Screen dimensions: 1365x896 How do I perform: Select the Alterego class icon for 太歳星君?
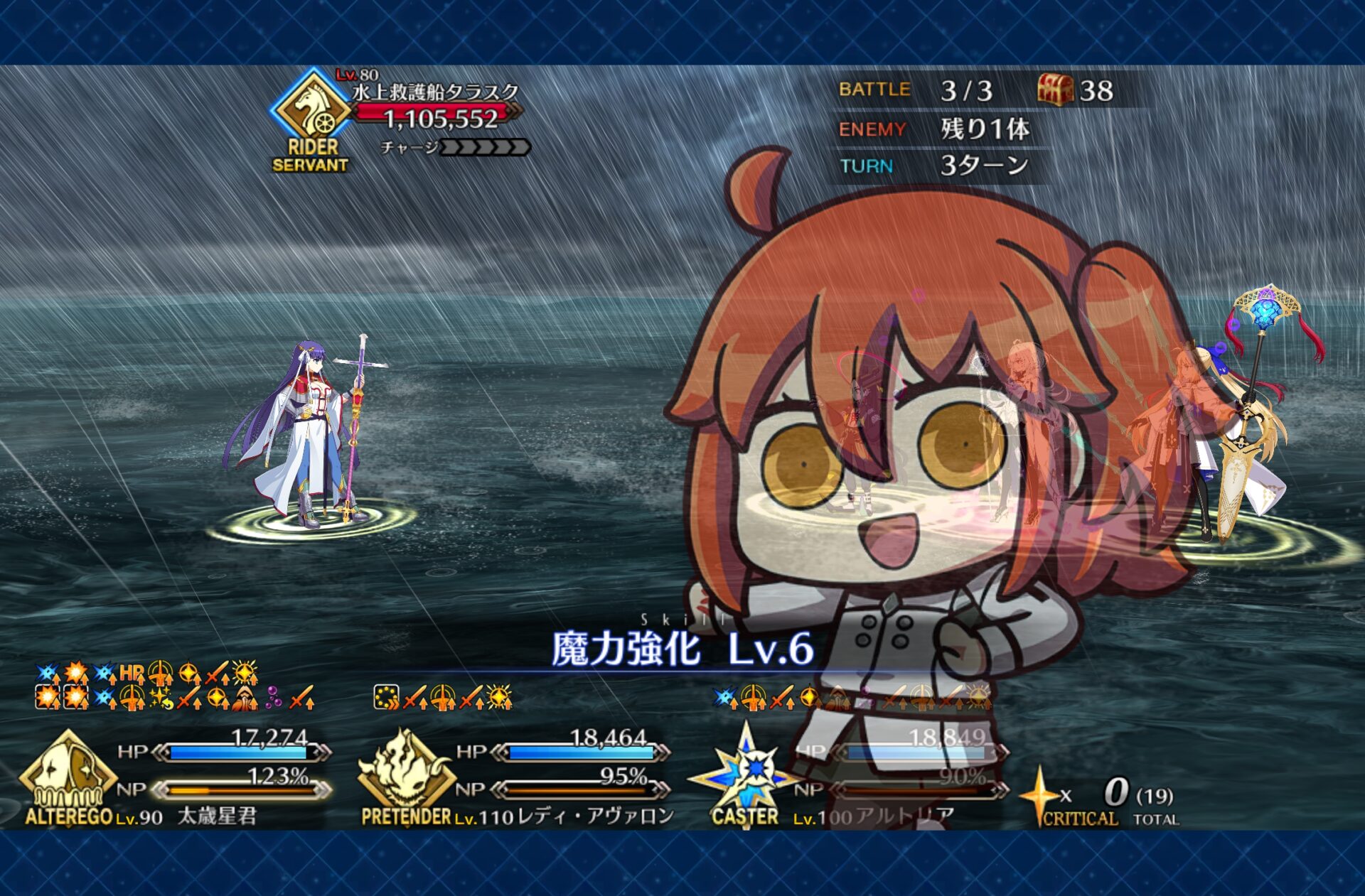click(68, 773)
